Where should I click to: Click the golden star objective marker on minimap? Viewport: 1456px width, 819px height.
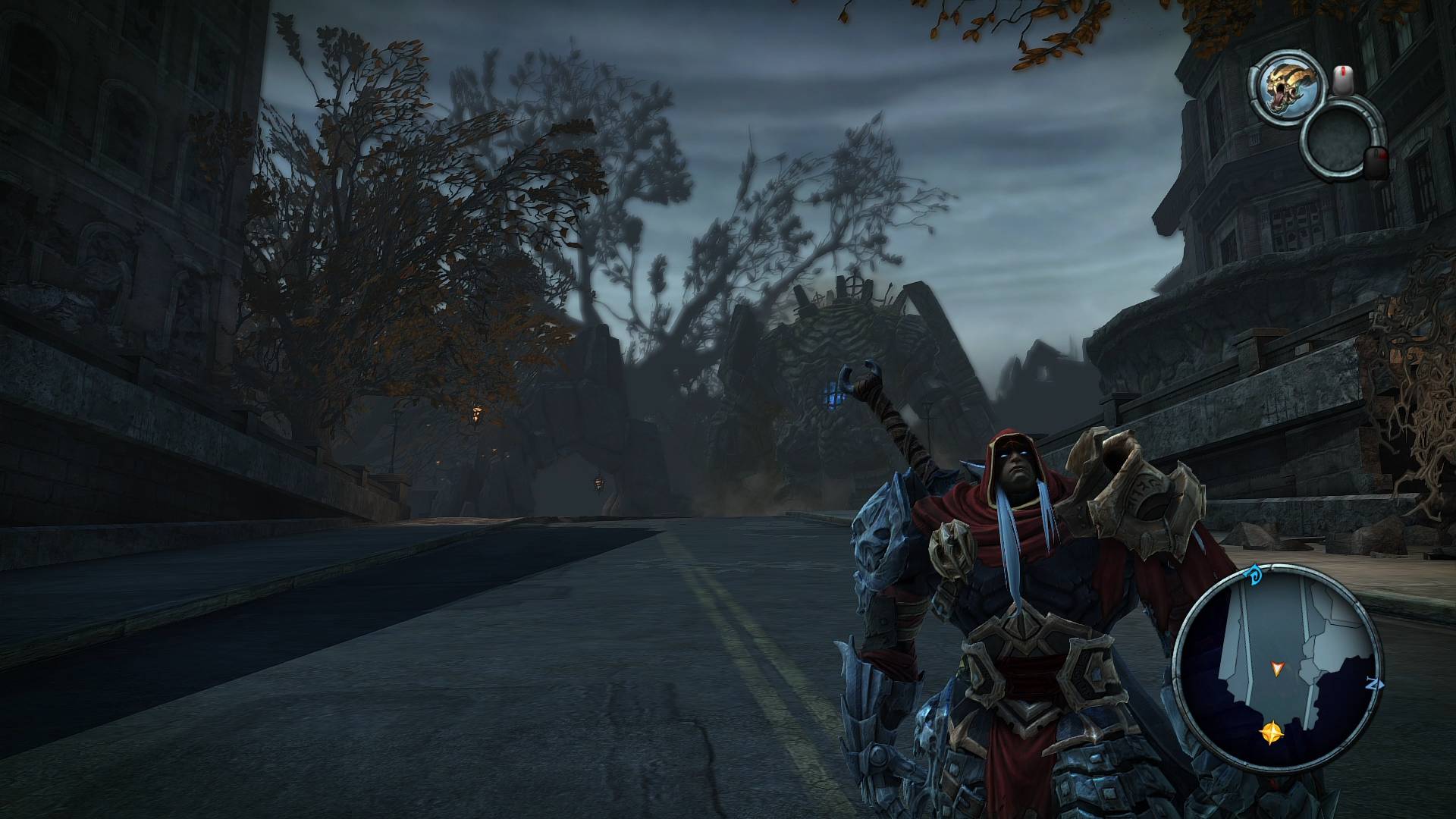(x=1272, y=731)
